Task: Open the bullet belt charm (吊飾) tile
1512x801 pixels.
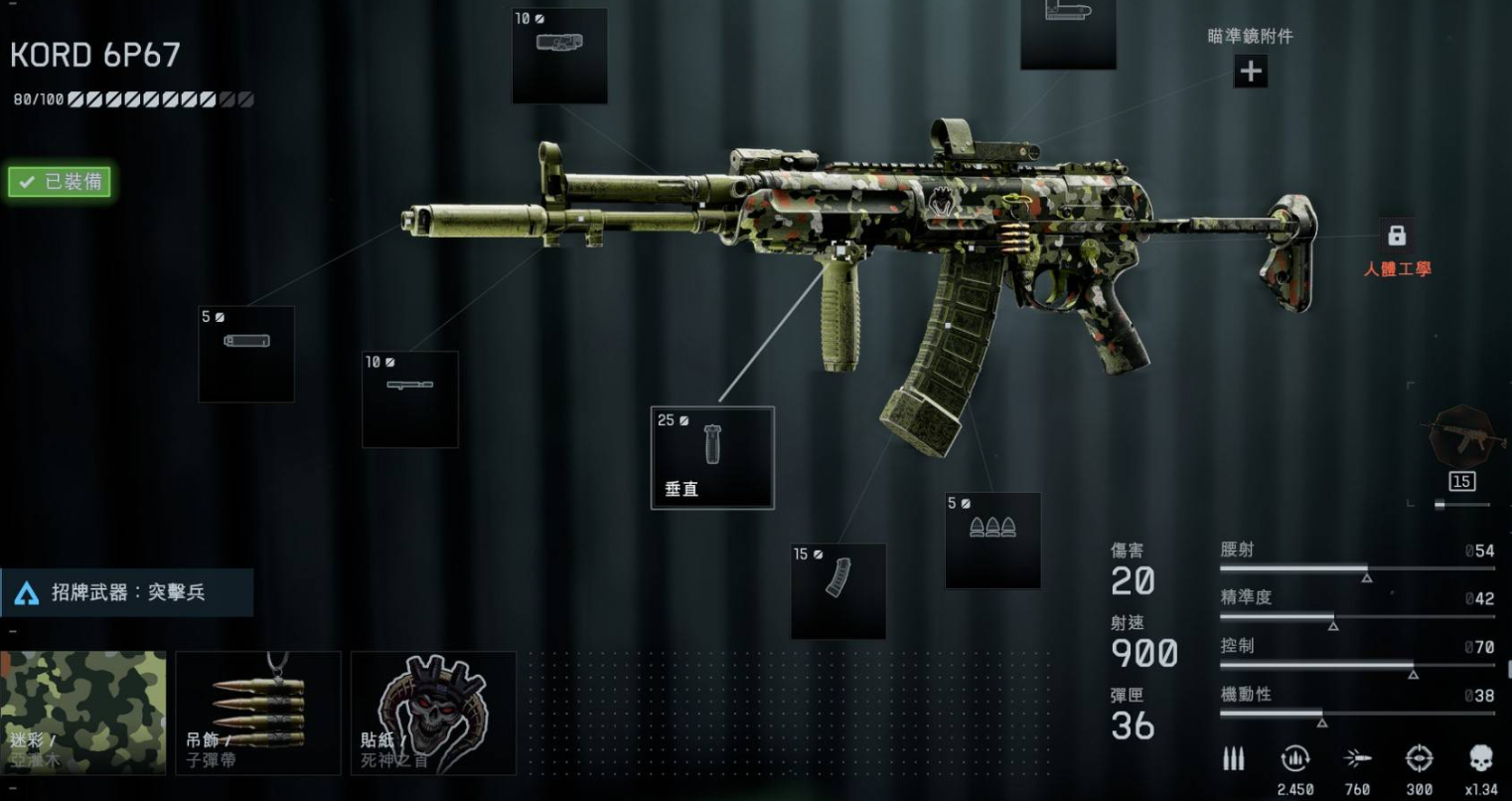Action: [258, 713]
